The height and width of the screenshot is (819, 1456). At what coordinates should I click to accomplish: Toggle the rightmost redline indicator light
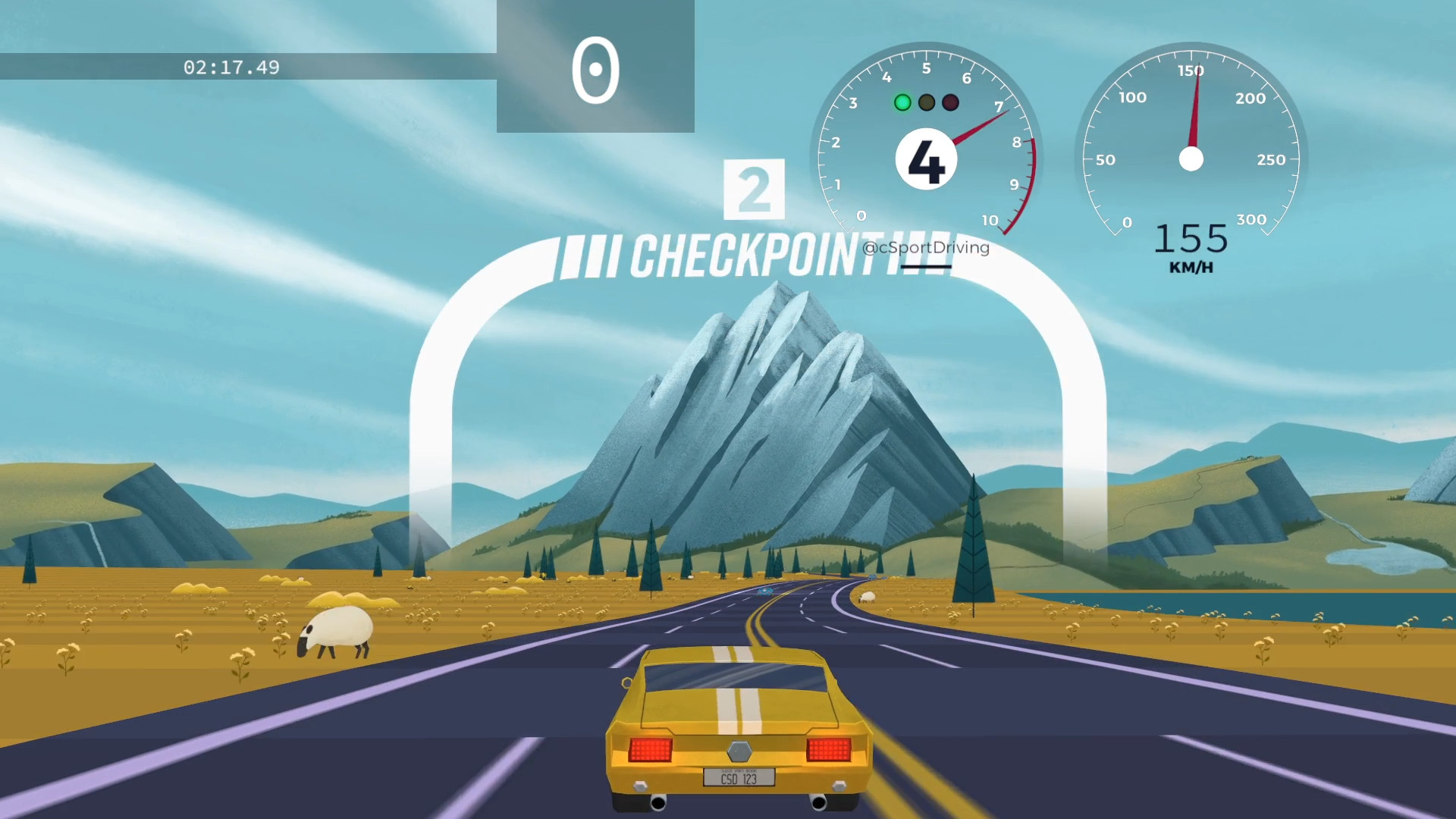tap(949, 101)
